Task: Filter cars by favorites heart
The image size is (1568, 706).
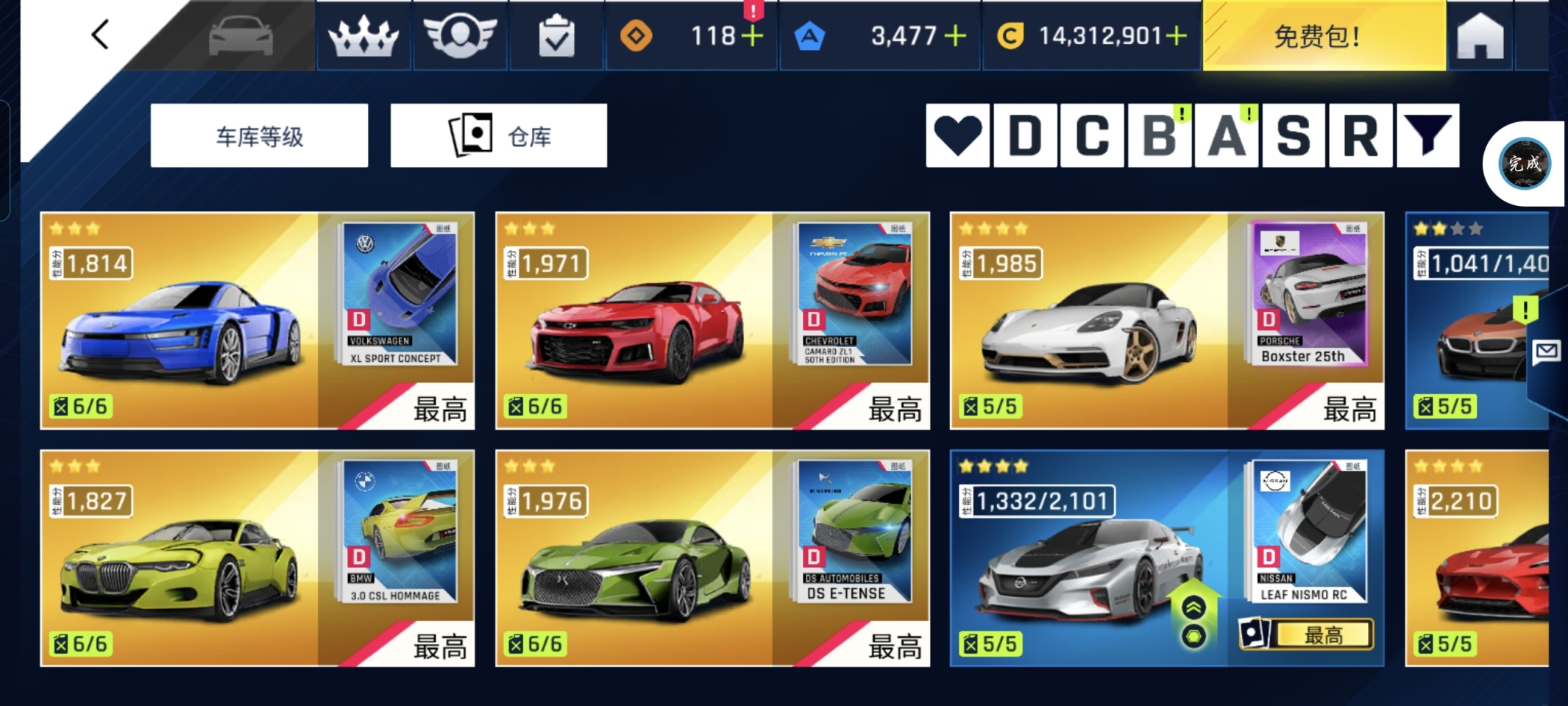Action: (957, 136)
